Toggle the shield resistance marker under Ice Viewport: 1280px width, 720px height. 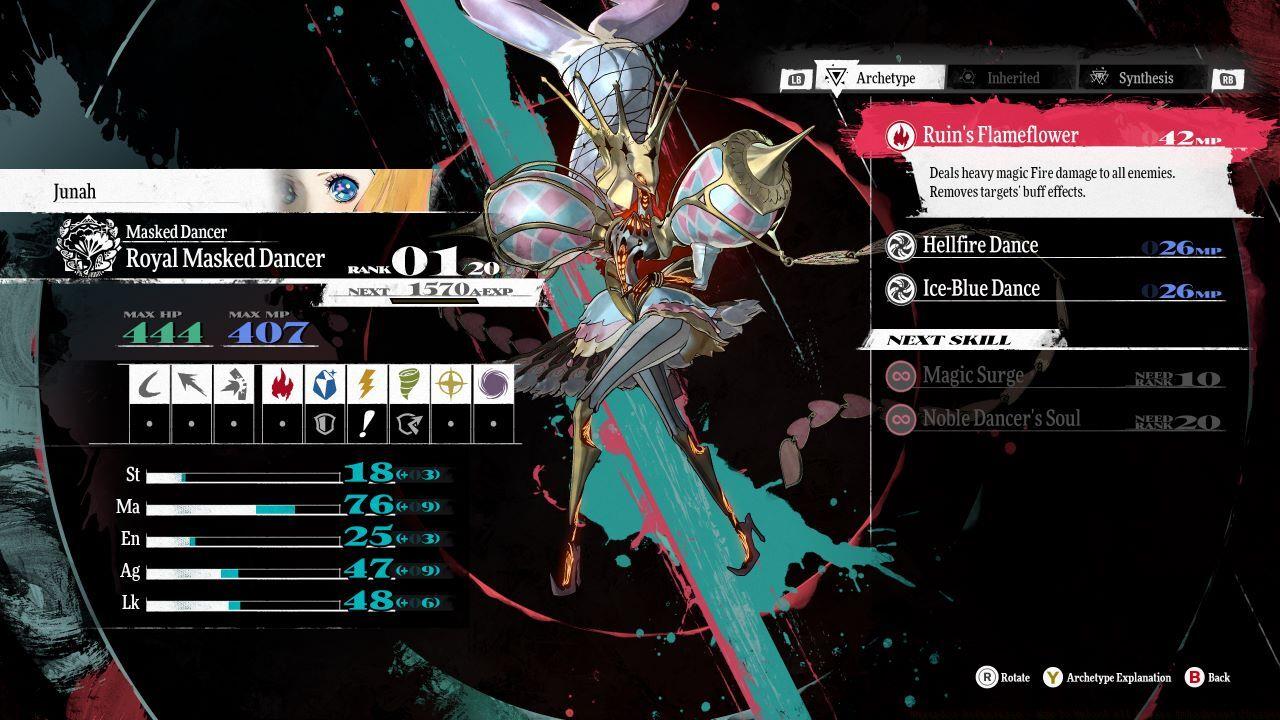[x=324, y=421]
